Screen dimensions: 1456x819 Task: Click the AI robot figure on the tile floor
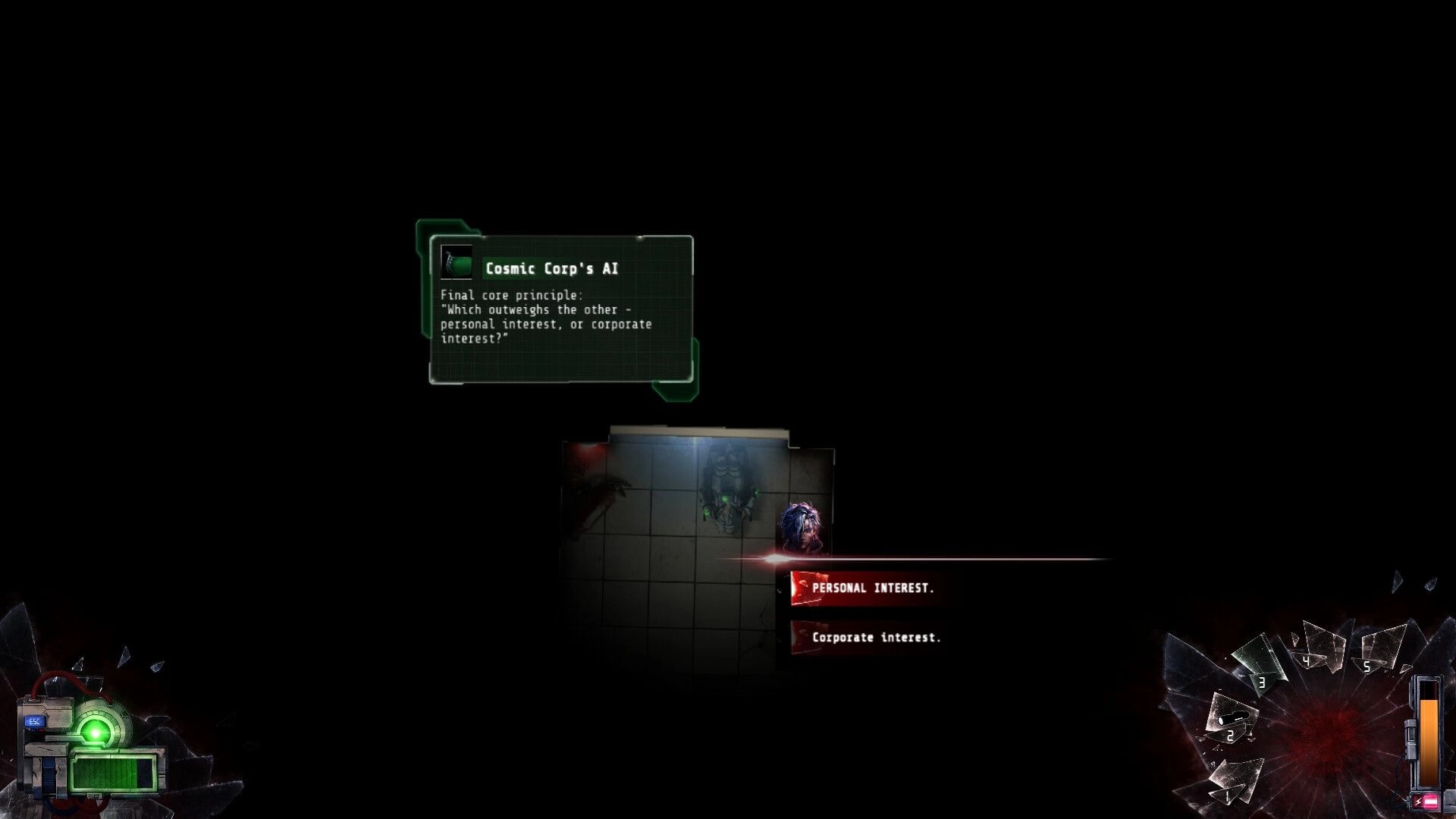[x=724, y=493]
